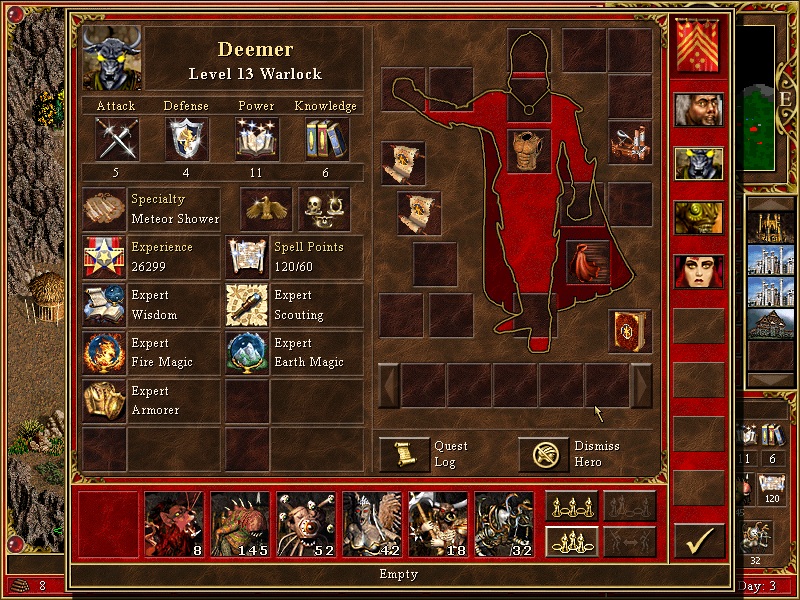View the Meteor Shower specialty

click(104, 209)
